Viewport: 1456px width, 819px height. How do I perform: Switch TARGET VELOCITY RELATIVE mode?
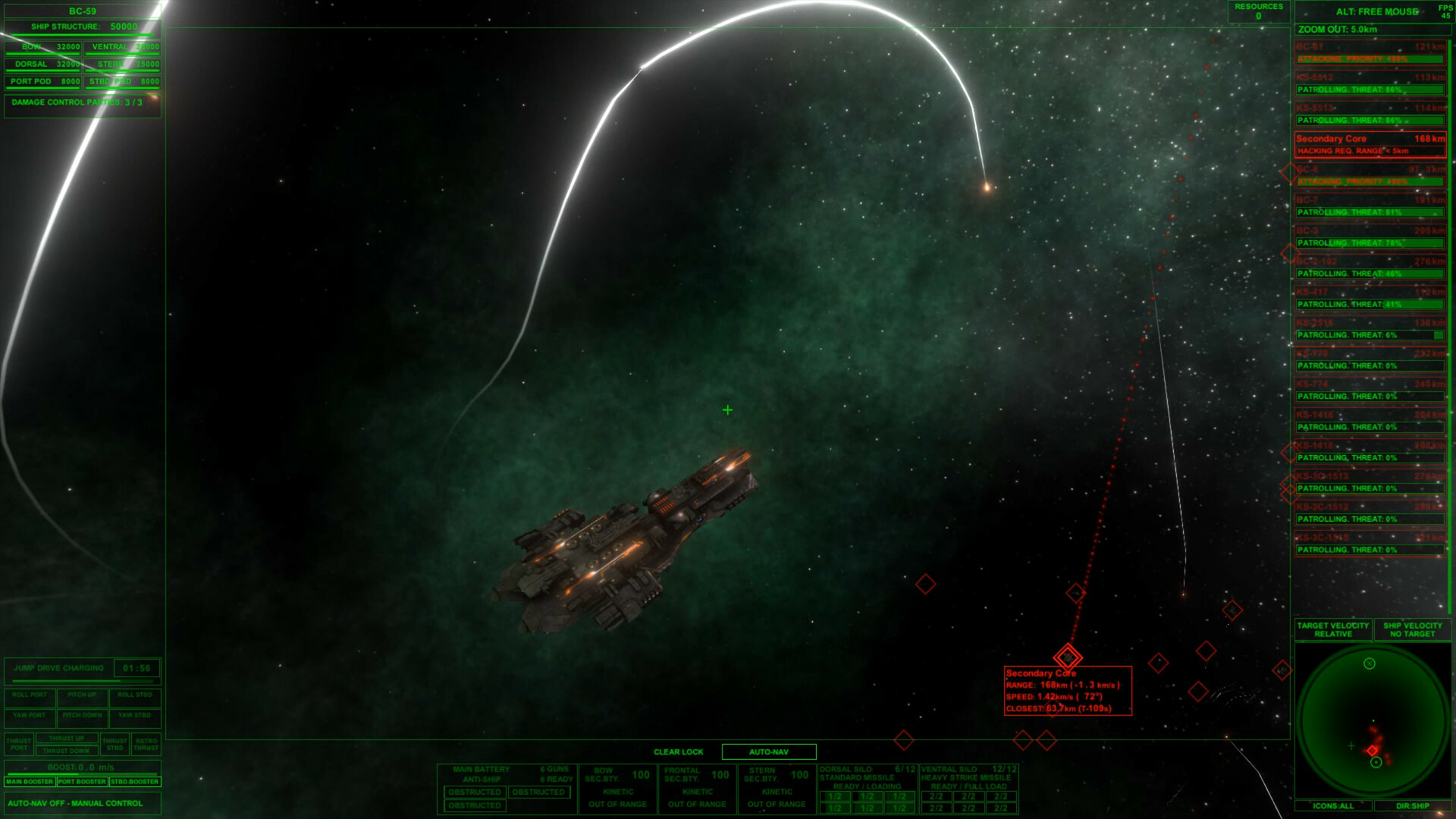[1334, 630]
